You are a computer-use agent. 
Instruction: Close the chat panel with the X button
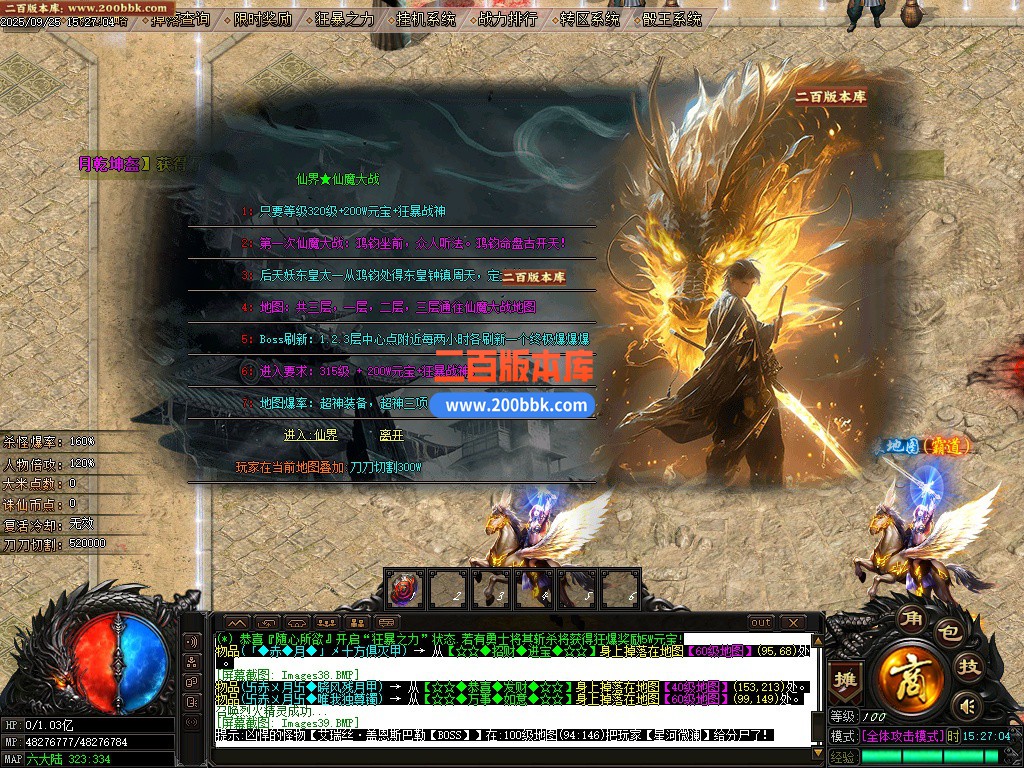(791, 623)
